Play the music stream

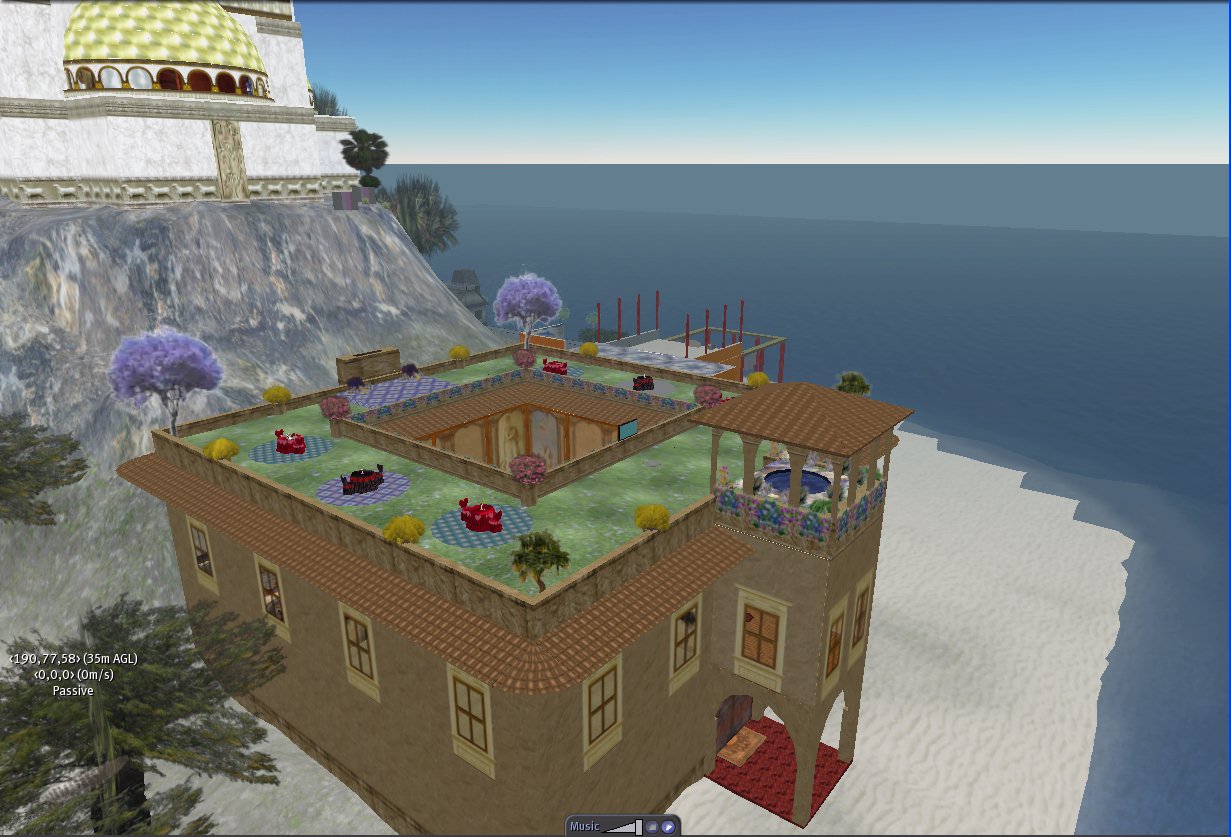coord(668,827)
